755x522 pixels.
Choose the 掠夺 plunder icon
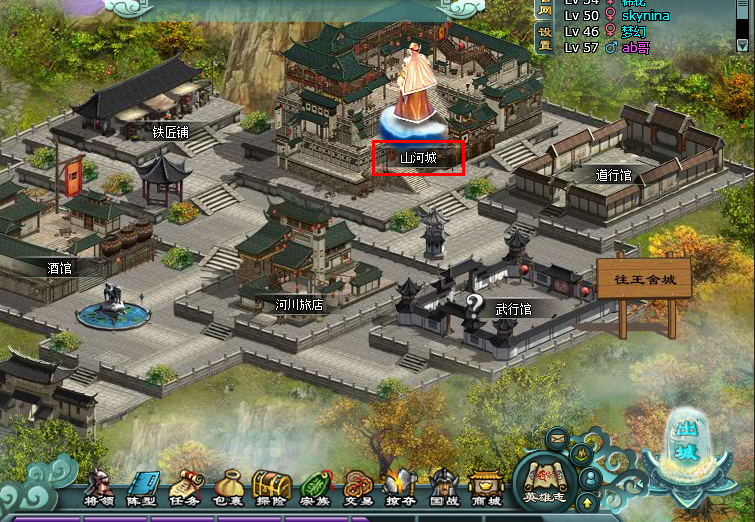click(400, 489)
